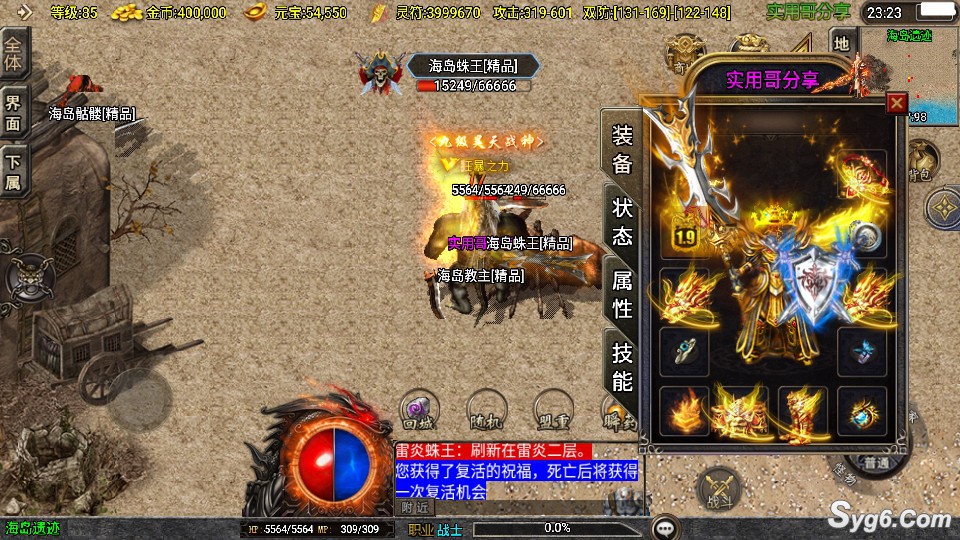Switch to the 状态 (Status) tab

click(622, 222)
